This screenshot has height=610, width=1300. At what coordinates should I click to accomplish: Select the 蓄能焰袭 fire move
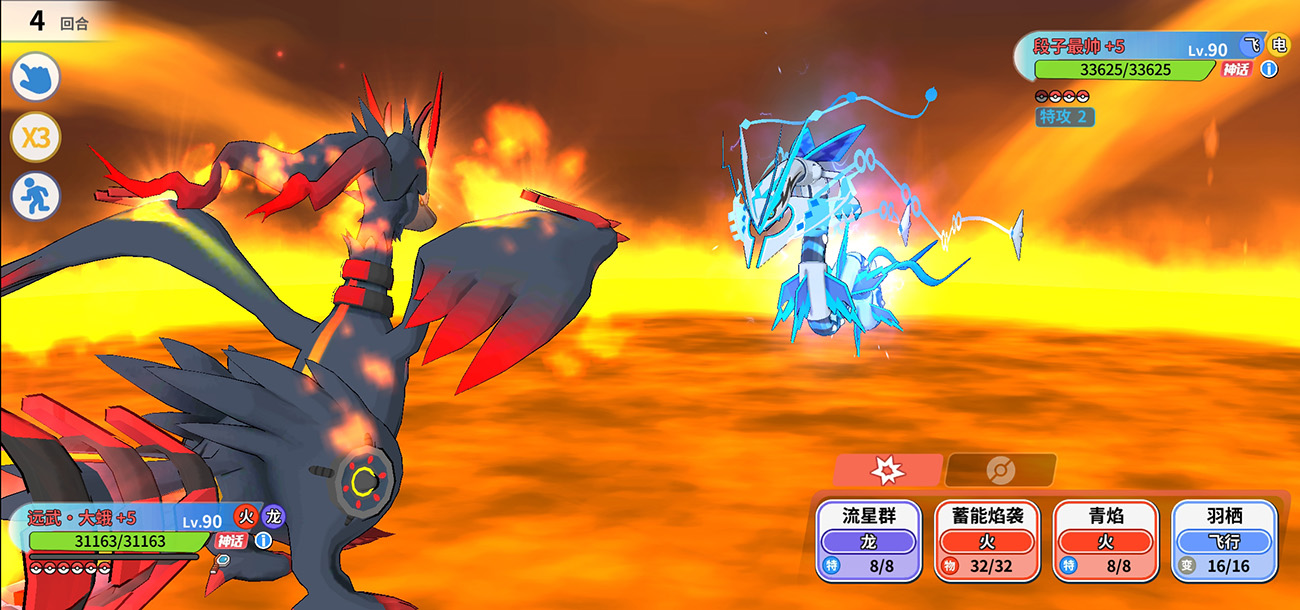pyautogui.click(x=987, y=540)
